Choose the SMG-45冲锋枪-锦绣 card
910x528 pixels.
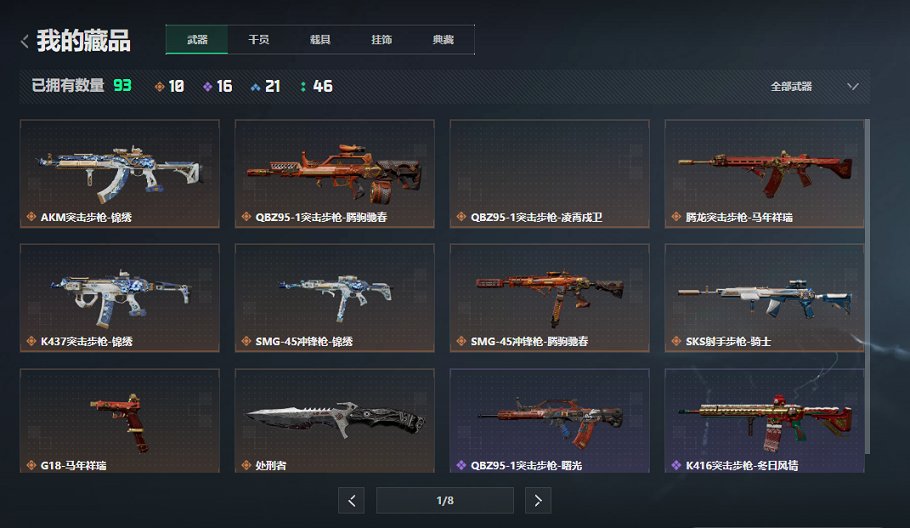[334, 297]
